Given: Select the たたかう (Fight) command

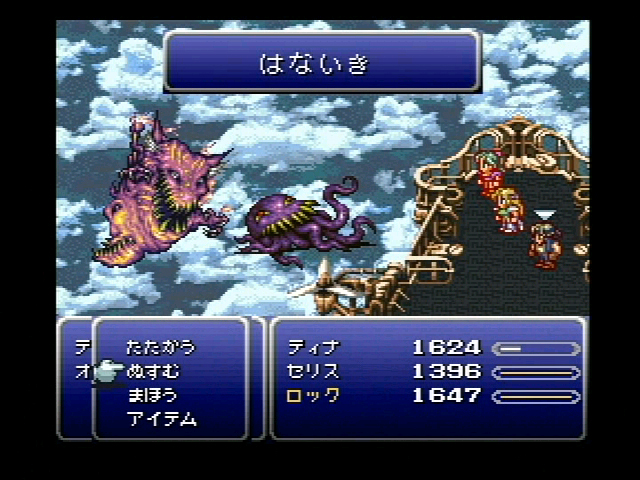Looking at the screenshot, I should point(160,347).
